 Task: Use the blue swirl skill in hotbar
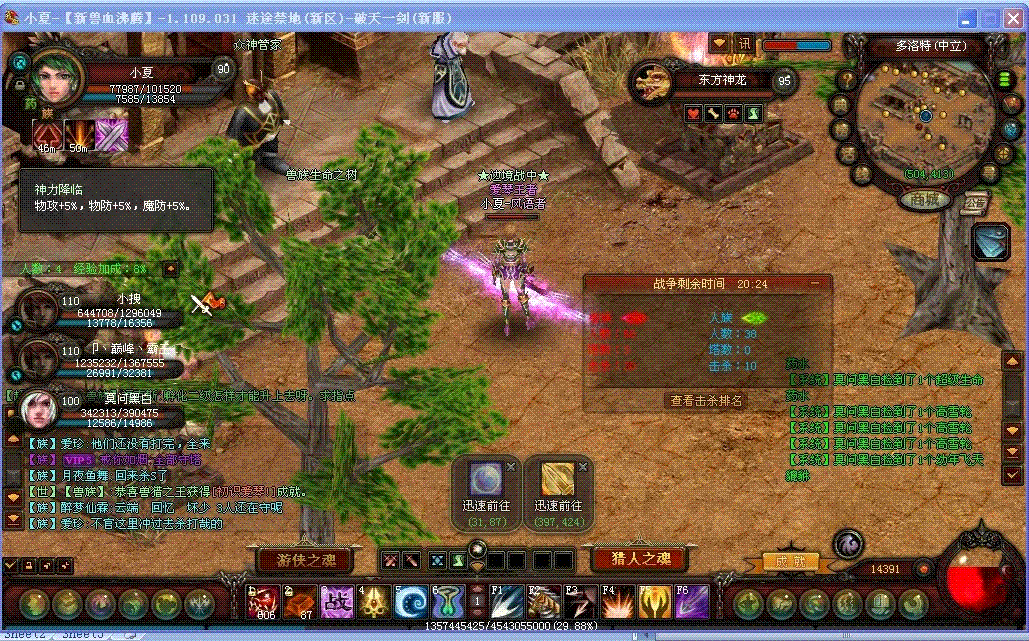411,602
